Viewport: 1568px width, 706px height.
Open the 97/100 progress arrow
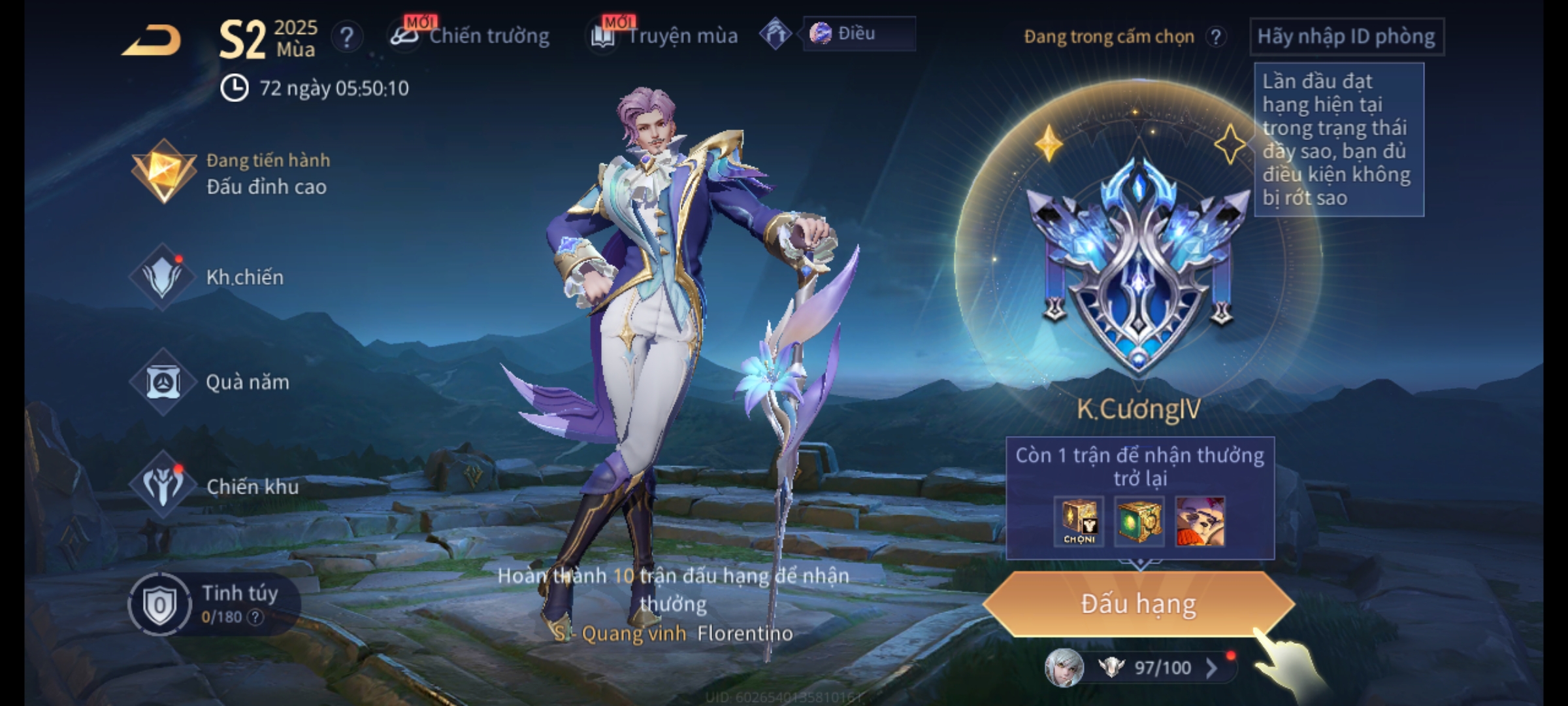(x=1211, y=668)
